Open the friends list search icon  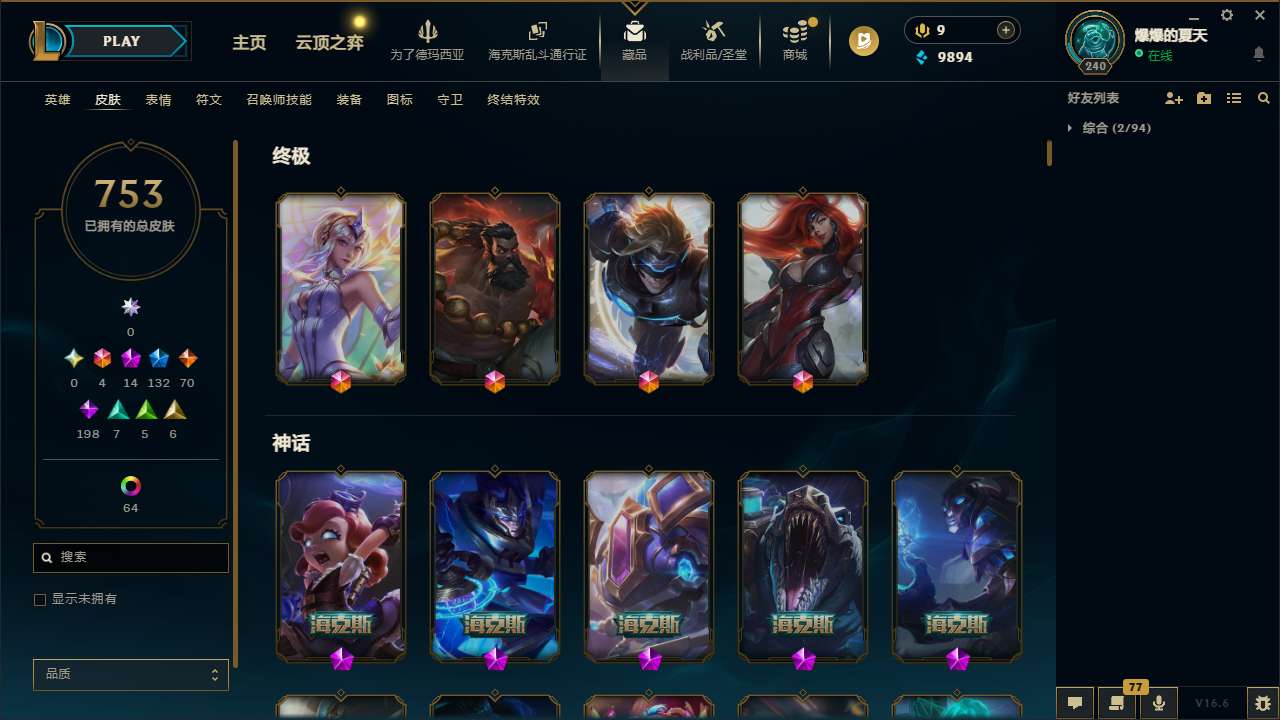coord(1264,98)
